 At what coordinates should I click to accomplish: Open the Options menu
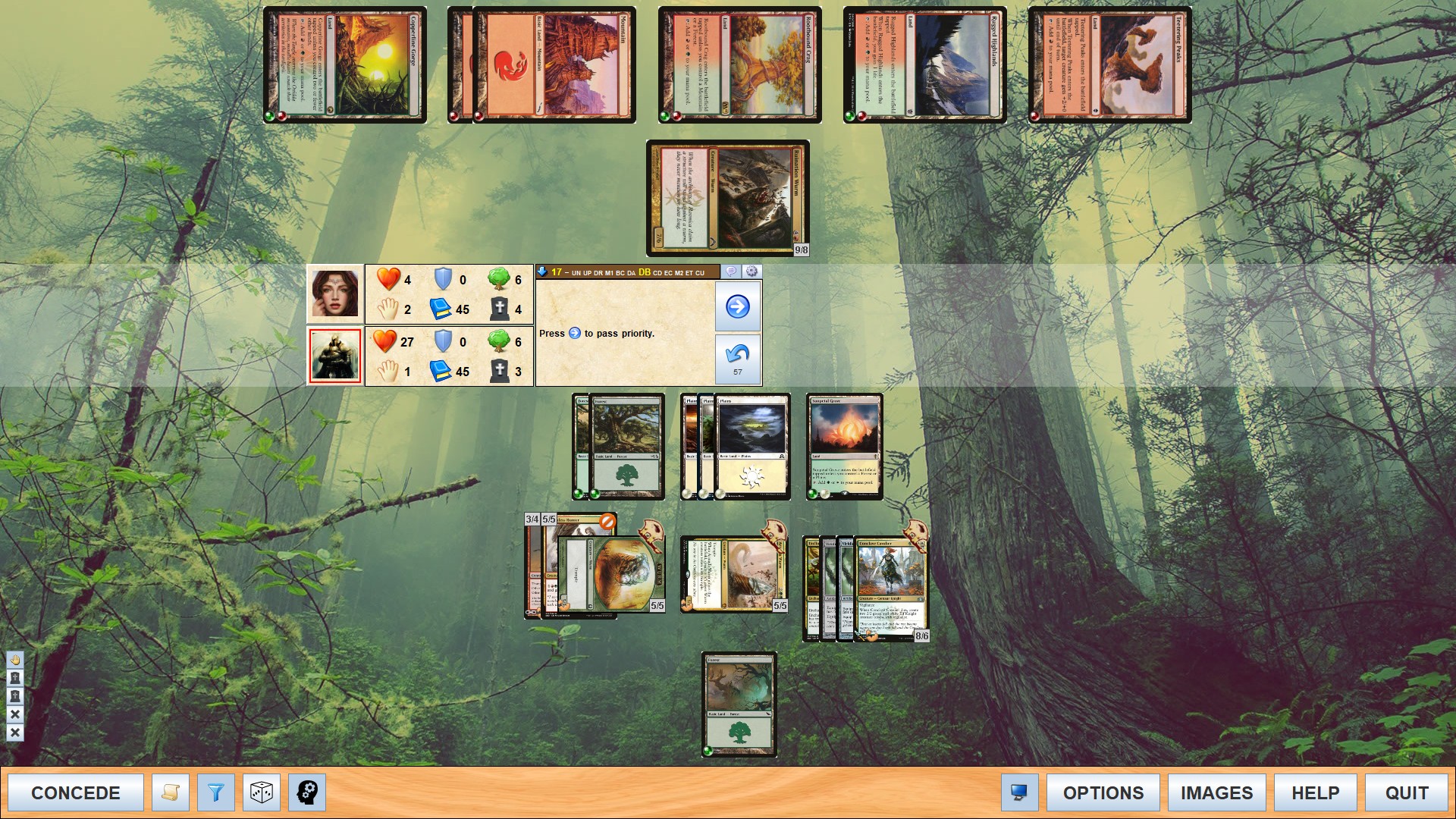[1103, 792]
